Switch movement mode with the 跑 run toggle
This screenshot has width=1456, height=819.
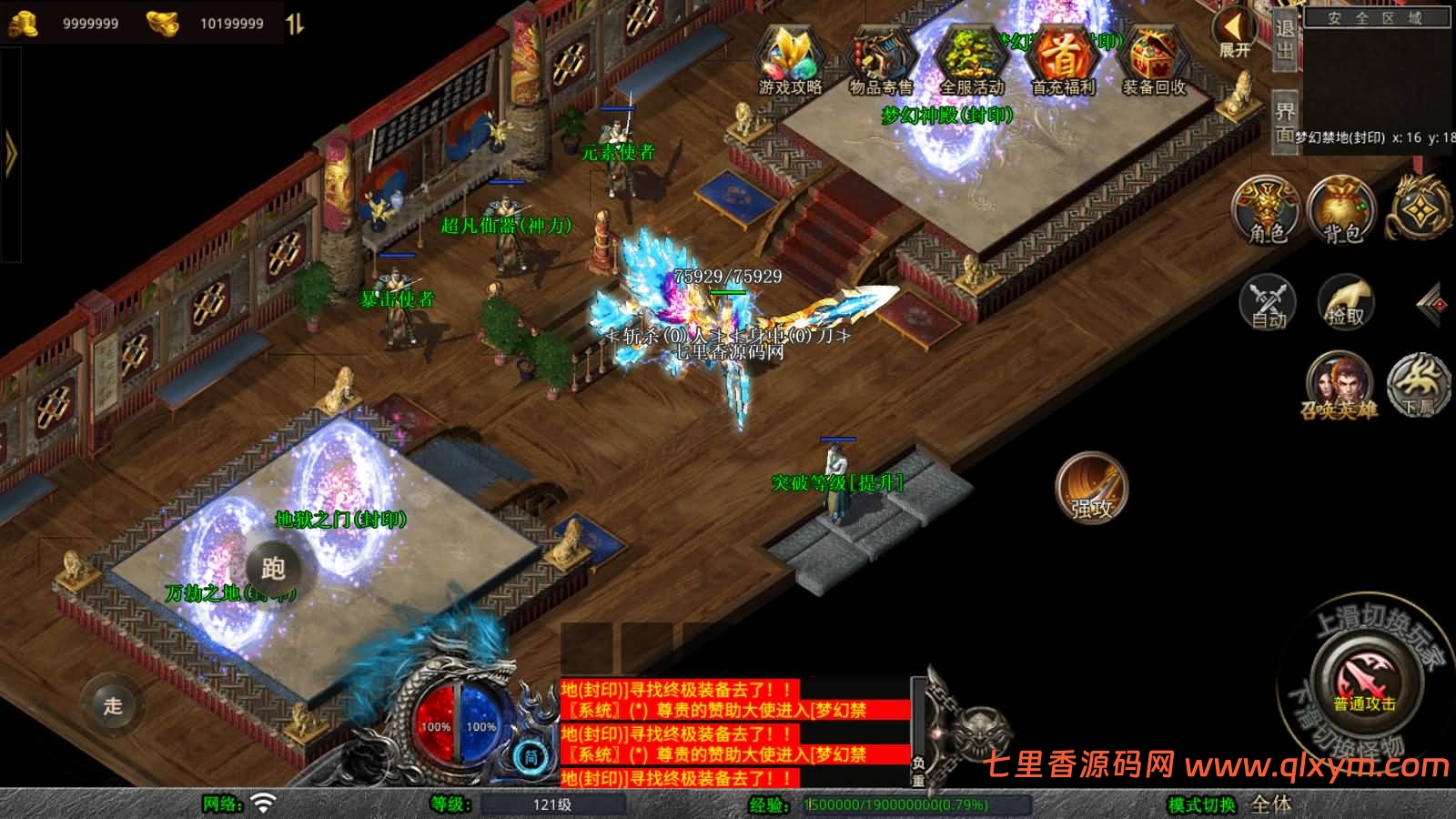coord(274,569)
